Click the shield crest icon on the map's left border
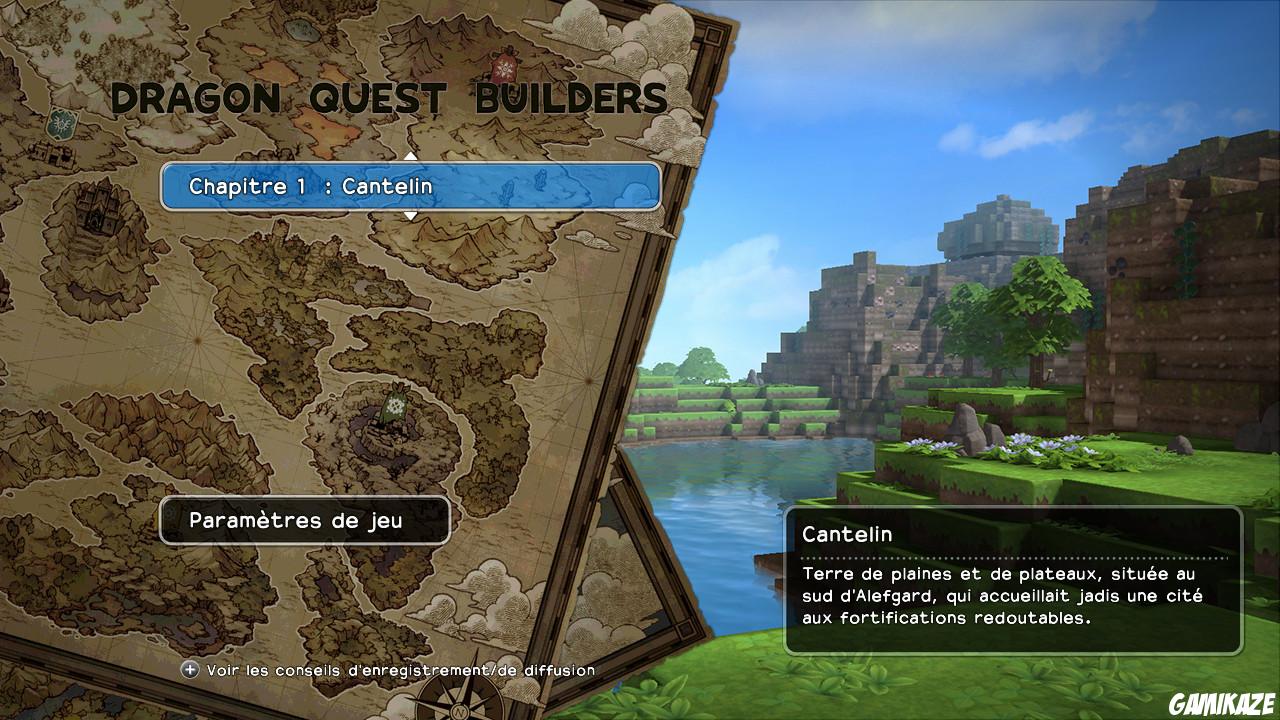Image resolution: width=1280 pixels, height=720 pixels. pos(60,124)
